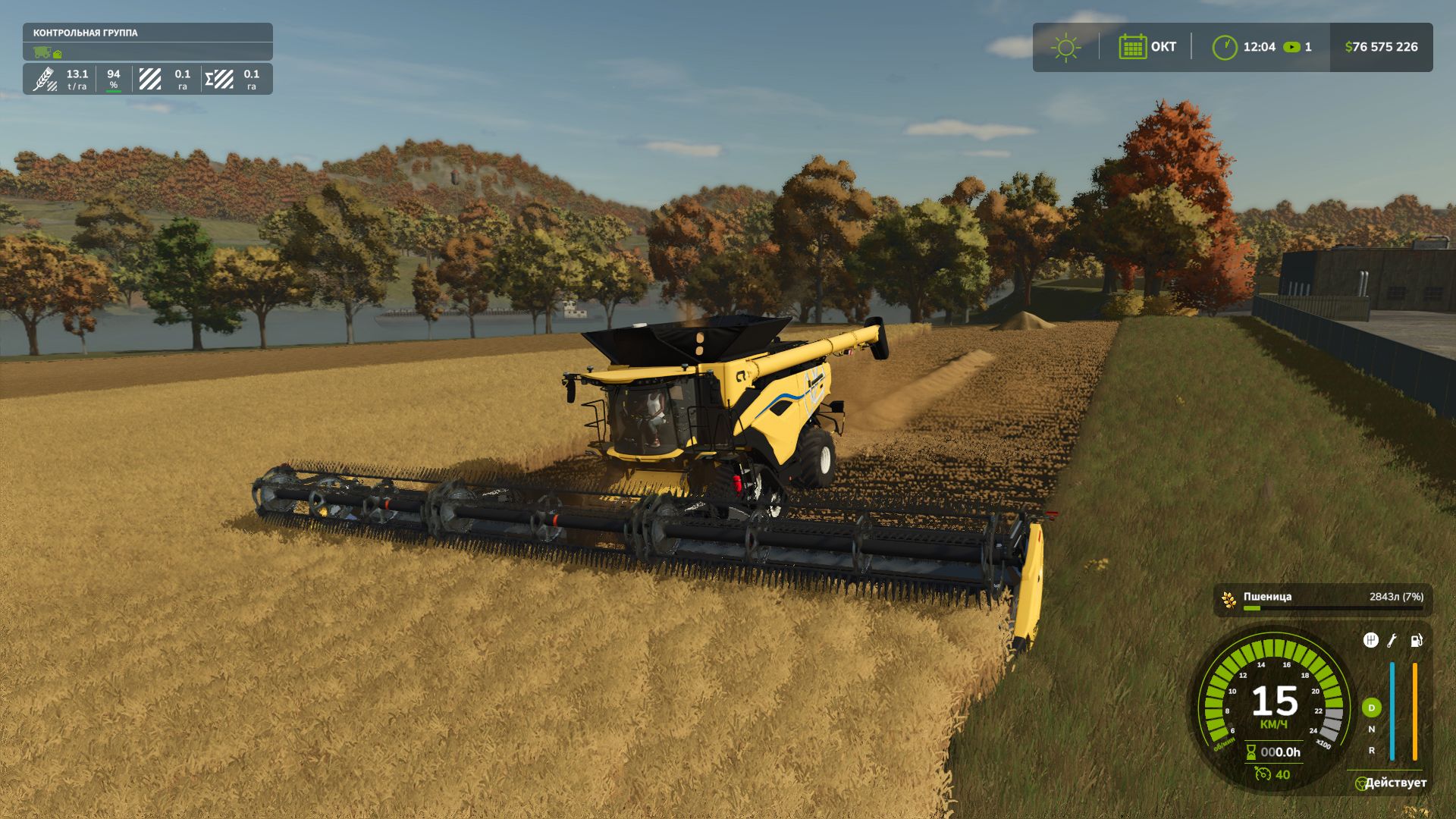The width and height of the screenshot is (1456, 819).
Task: Click the wheat yield icon
Action: click(45, 79)
